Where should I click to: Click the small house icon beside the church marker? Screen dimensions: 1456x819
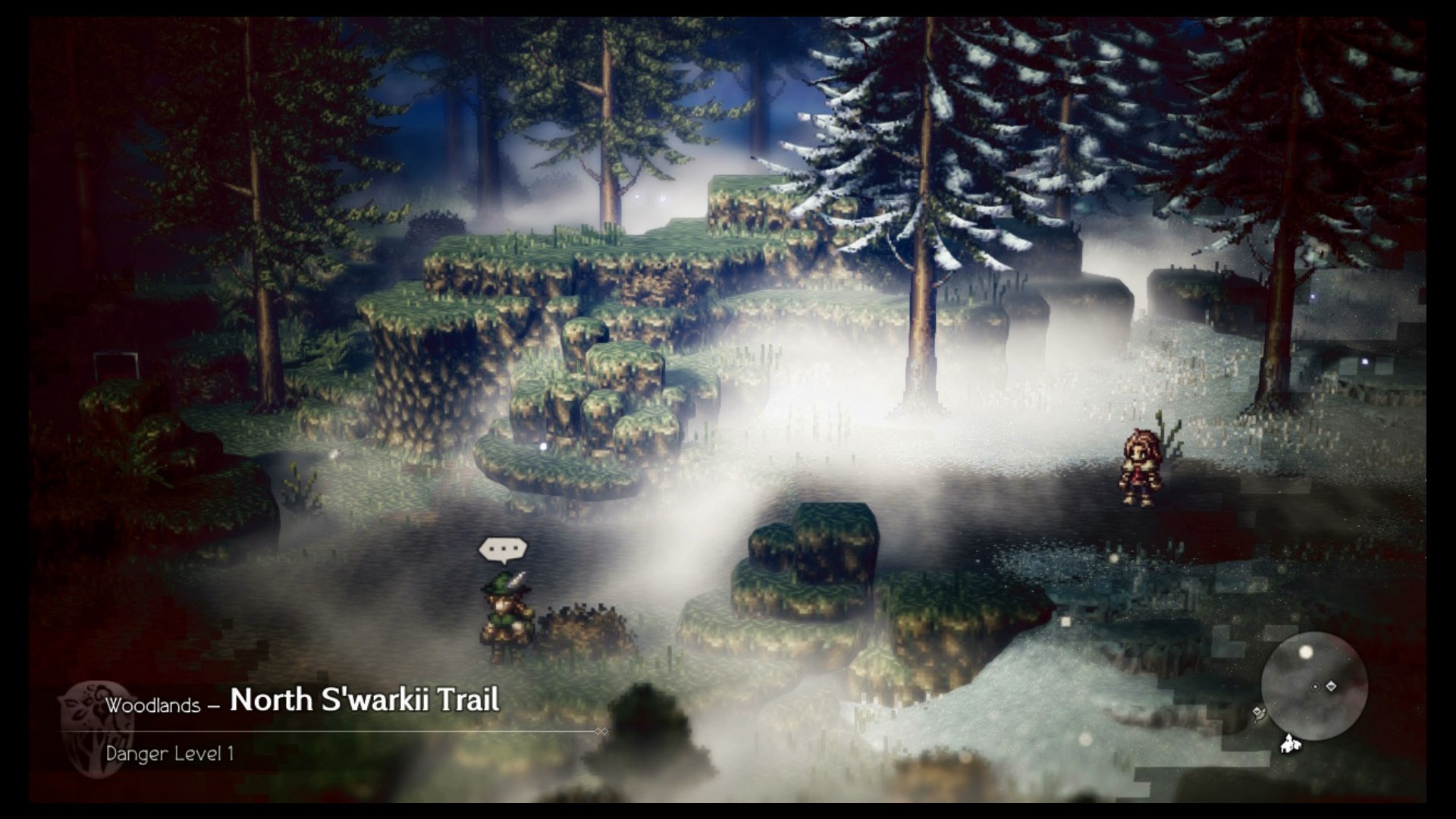click(1298, 745)
